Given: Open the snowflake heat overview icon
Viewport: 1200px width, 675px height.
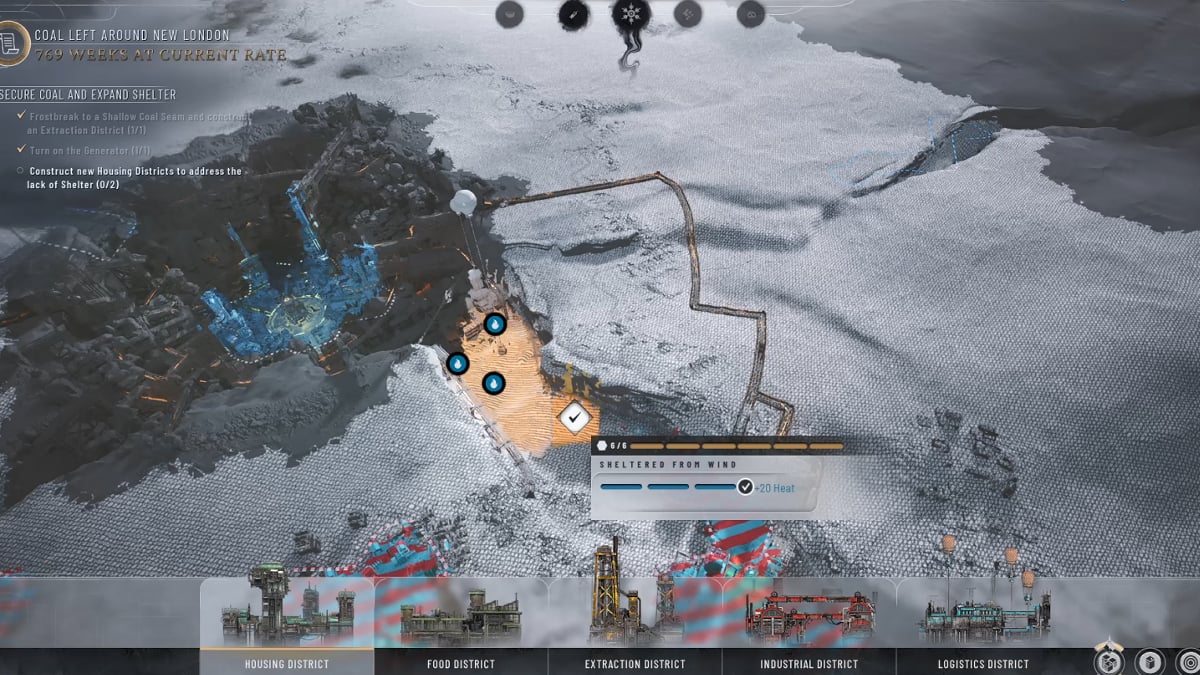Looking at the screenshot, I should [x=631, y=14].
